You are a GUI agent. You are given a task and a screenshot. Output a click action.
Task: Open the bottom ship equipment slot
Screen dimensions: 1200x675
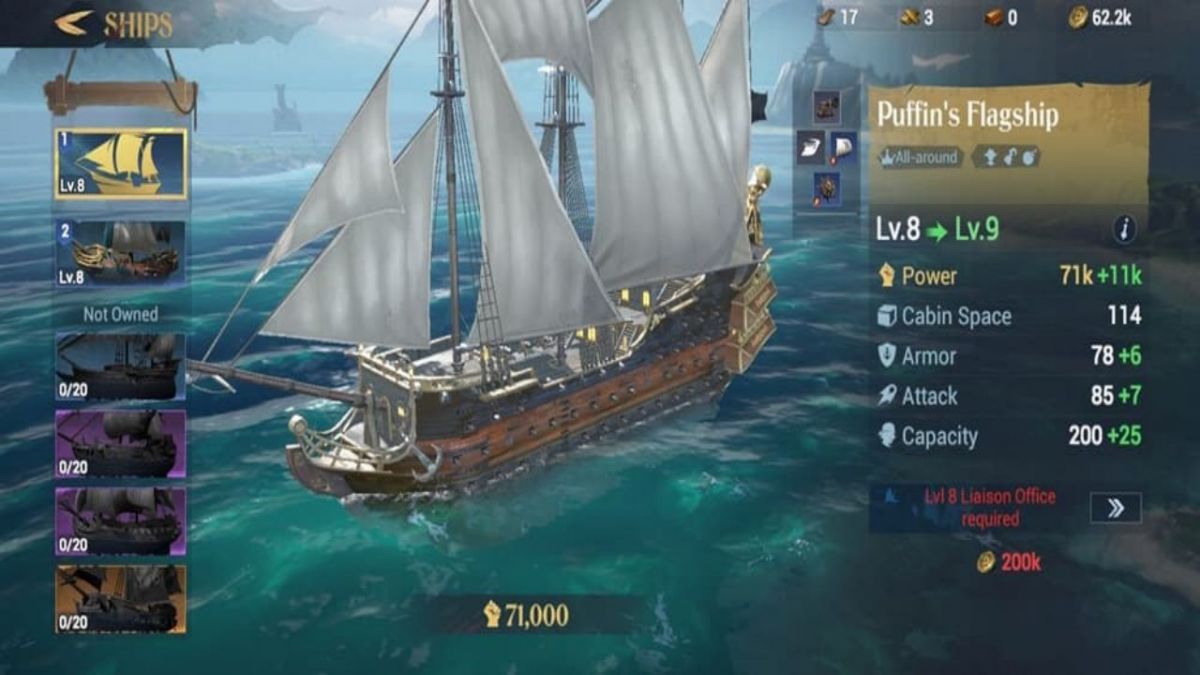pos(826,188)
